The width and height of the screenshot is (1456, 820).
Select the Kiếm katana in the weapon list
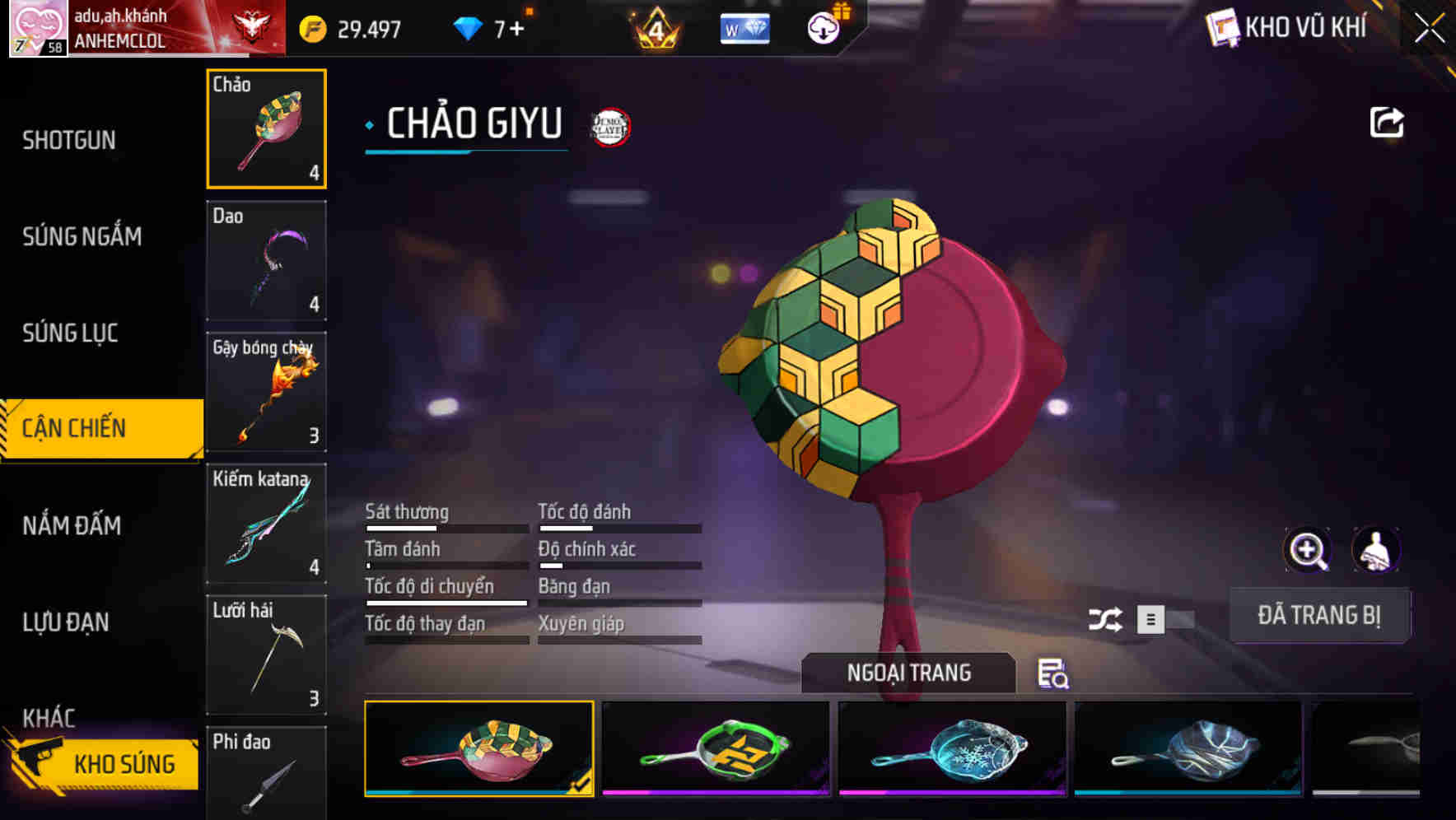click(x=266, y=523)
